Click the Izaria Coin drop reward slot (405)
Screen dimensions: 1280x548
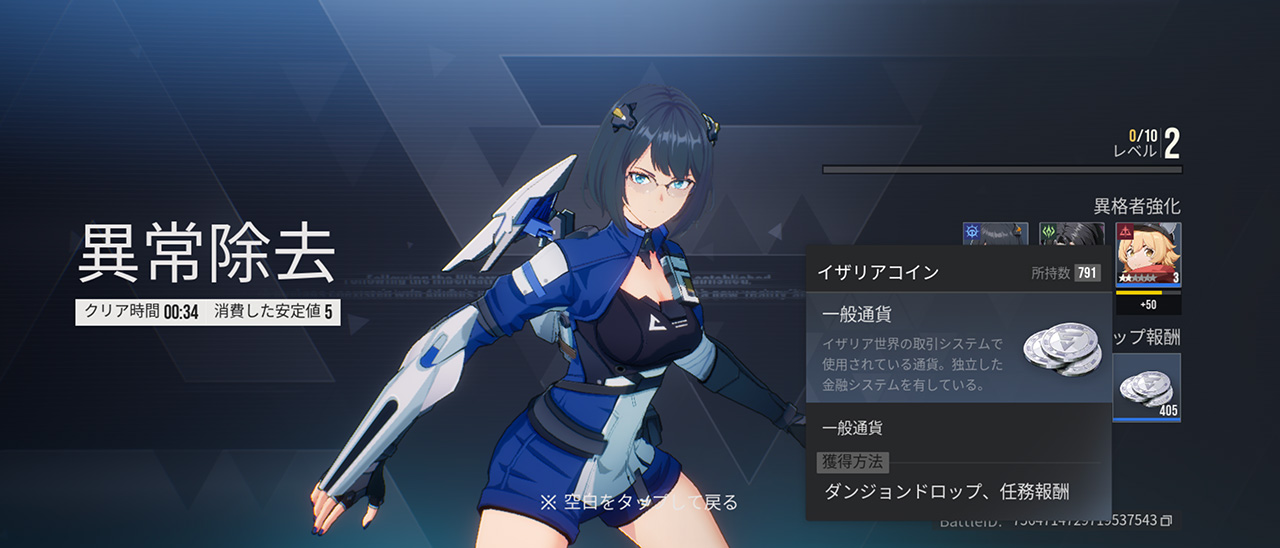click(x=1148, y=387)
